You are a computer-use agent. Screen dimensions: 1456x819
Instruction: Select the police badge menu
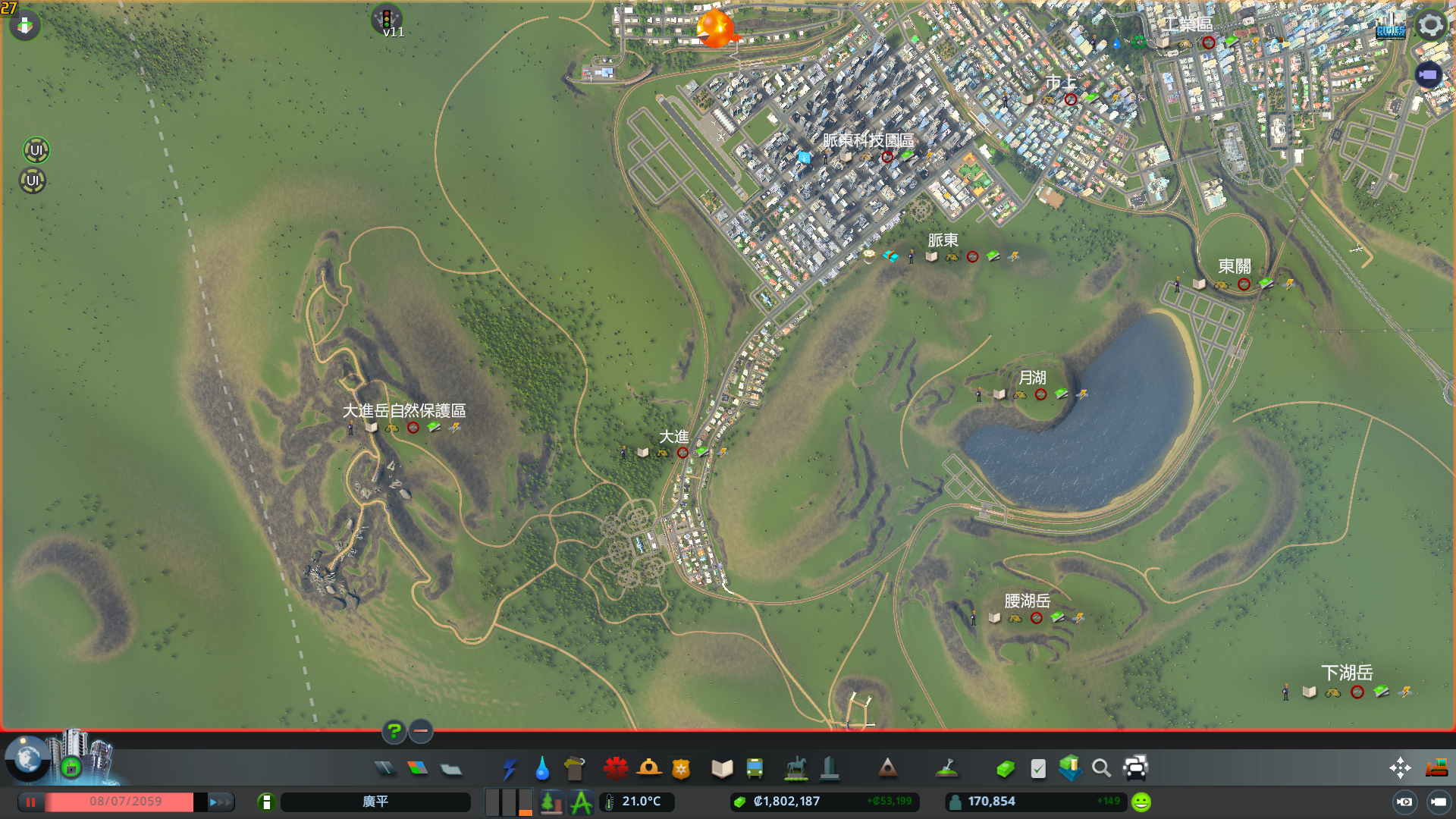[681, 769]
